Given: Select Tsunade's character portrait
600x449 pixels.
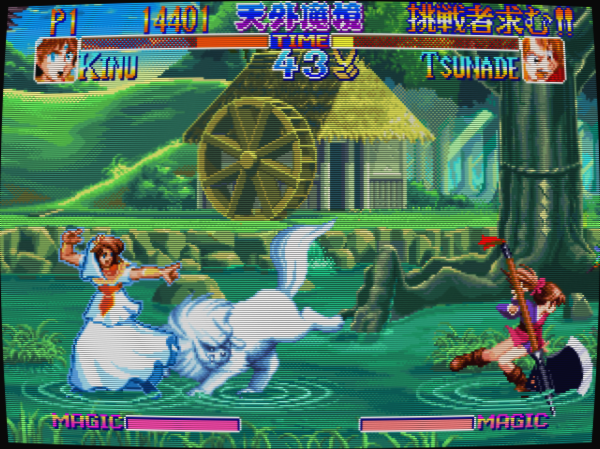Looking at the screenshot, I should [x=543, y=60].
